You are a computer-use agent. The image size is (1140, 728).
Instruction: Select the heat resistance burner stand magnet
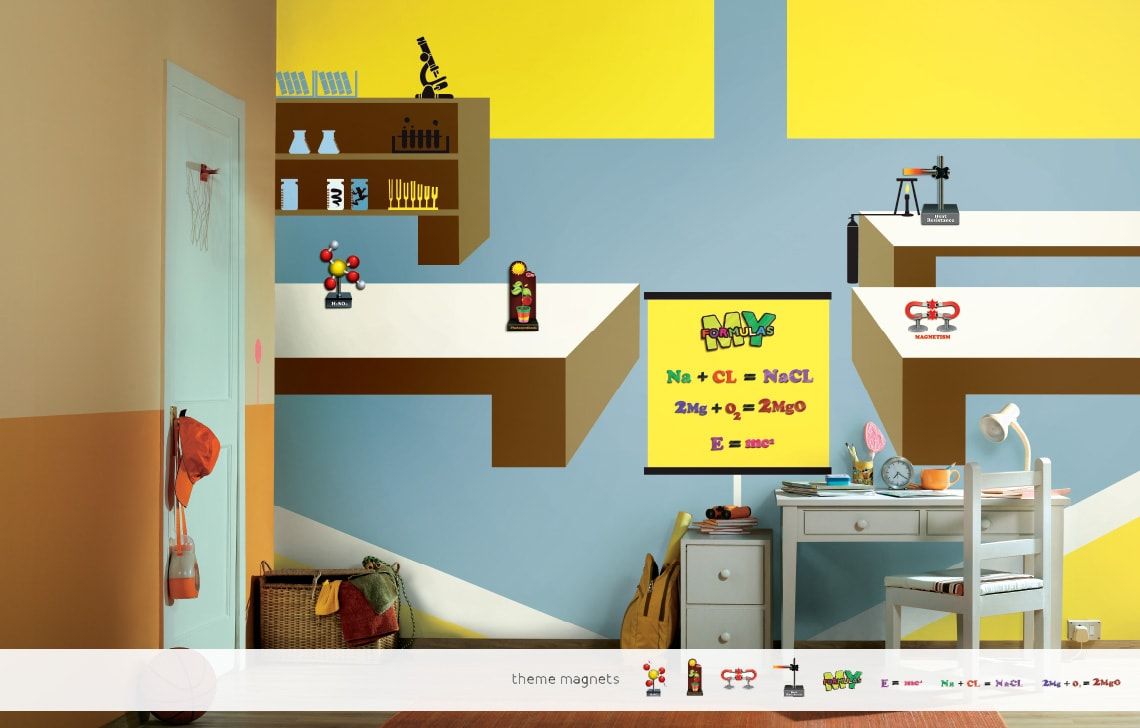click(792, 678)
